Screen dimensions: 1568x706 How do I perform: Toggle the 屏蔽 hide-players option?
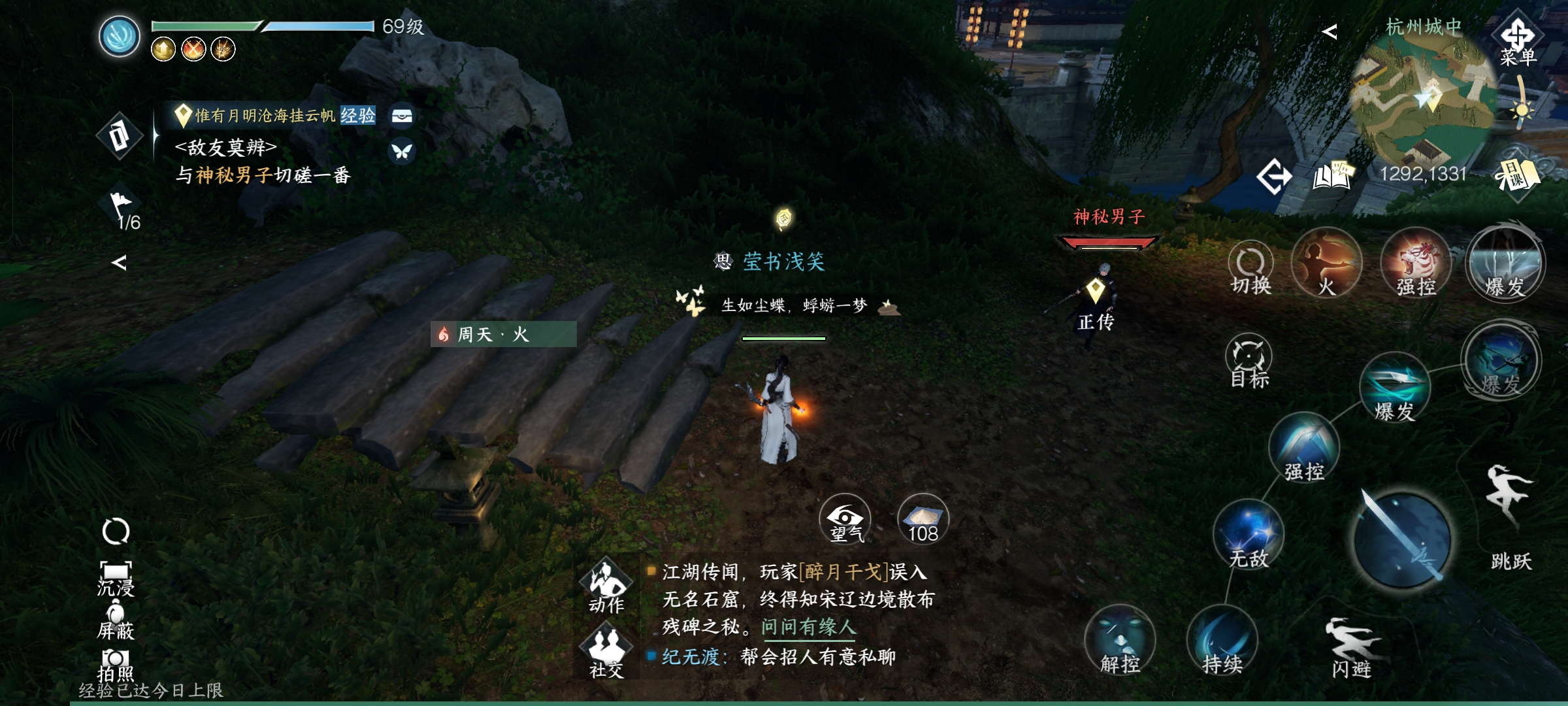116,622
